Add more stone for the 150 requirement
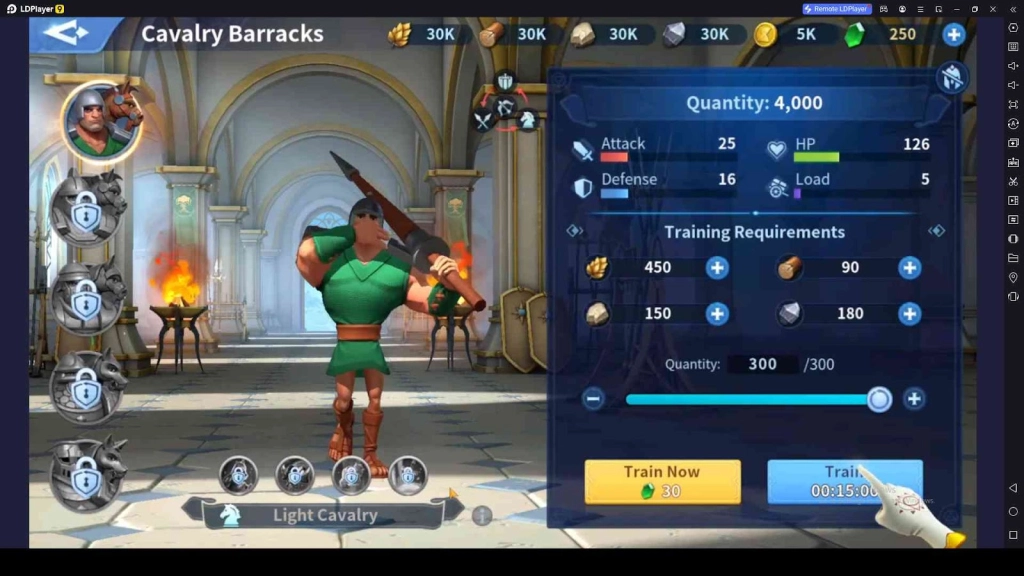 [717, 313]
